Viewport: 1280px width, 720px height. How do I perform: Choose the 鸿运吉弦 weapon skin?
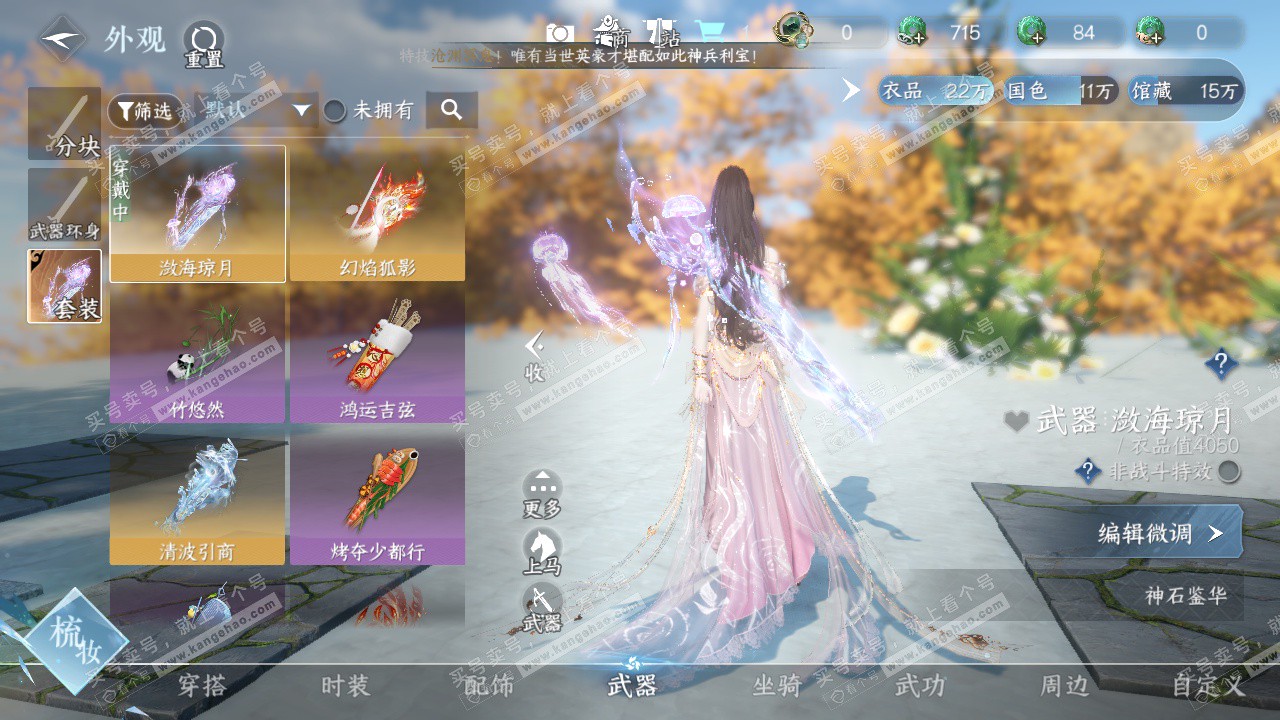377,355
